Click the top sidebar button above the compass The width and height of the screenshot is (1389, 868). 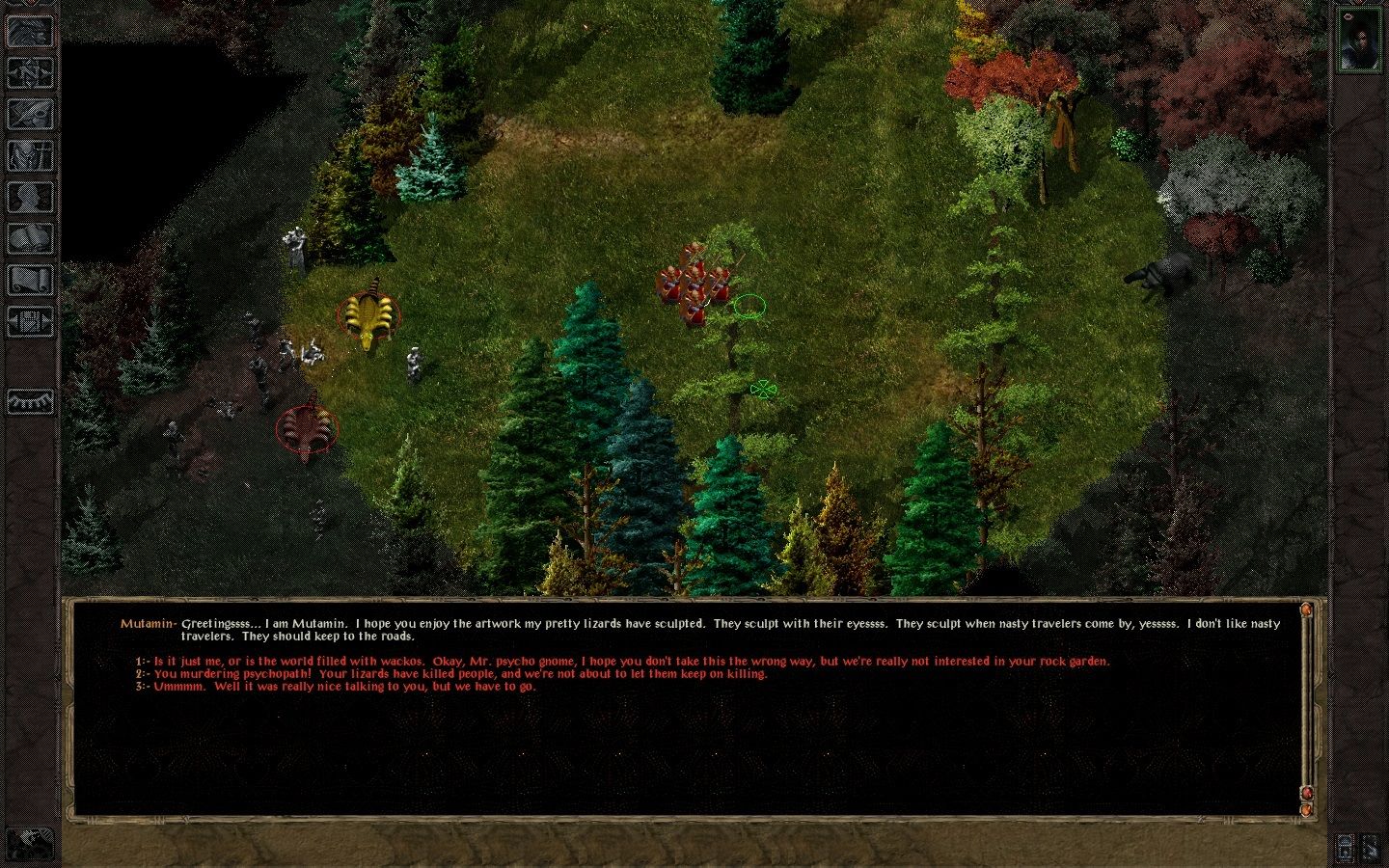(x=30, y=32)
